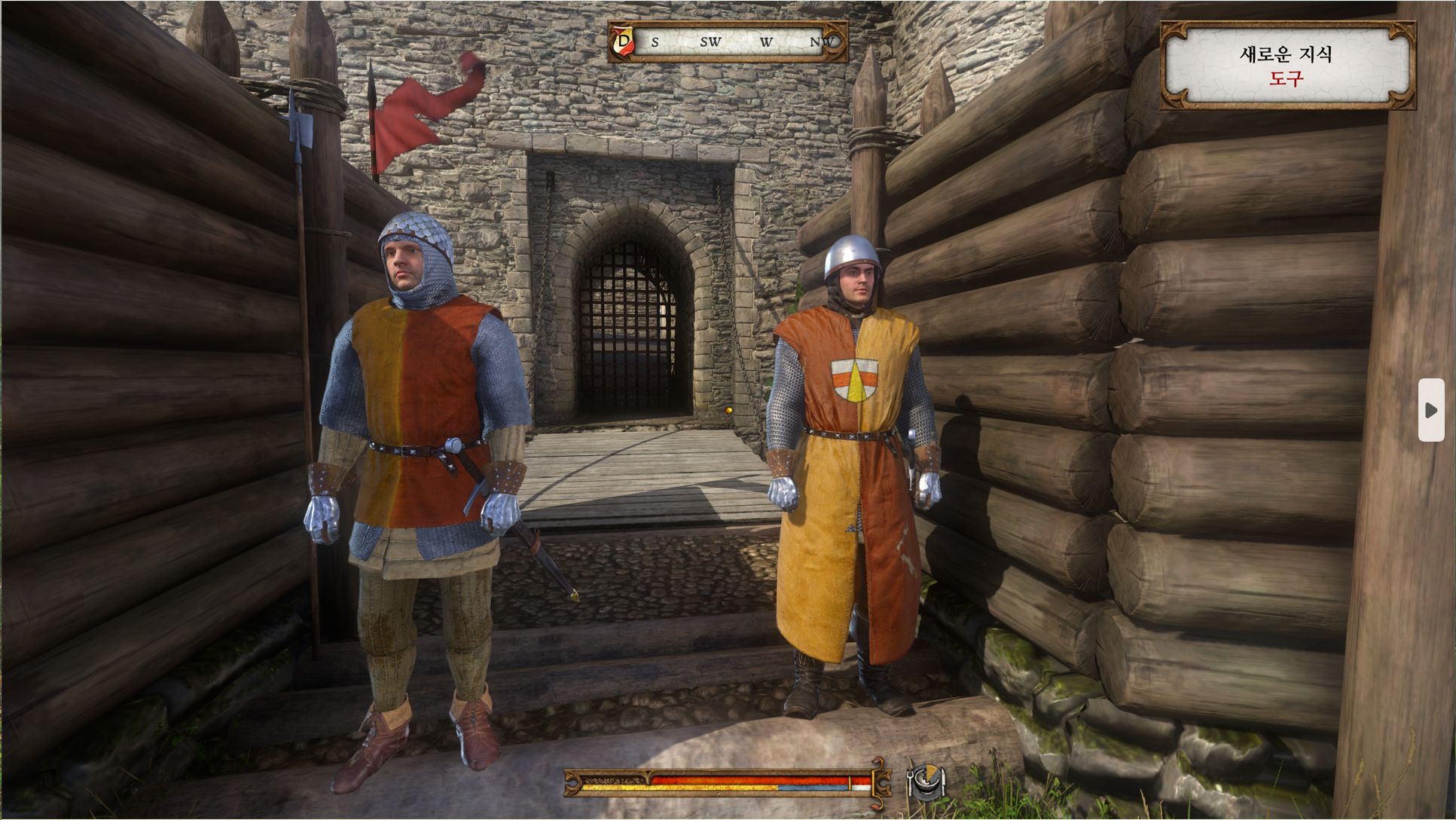The image size is (1456, 820).
Task: Click the next image arrow button
Action: pos(1430,410)
